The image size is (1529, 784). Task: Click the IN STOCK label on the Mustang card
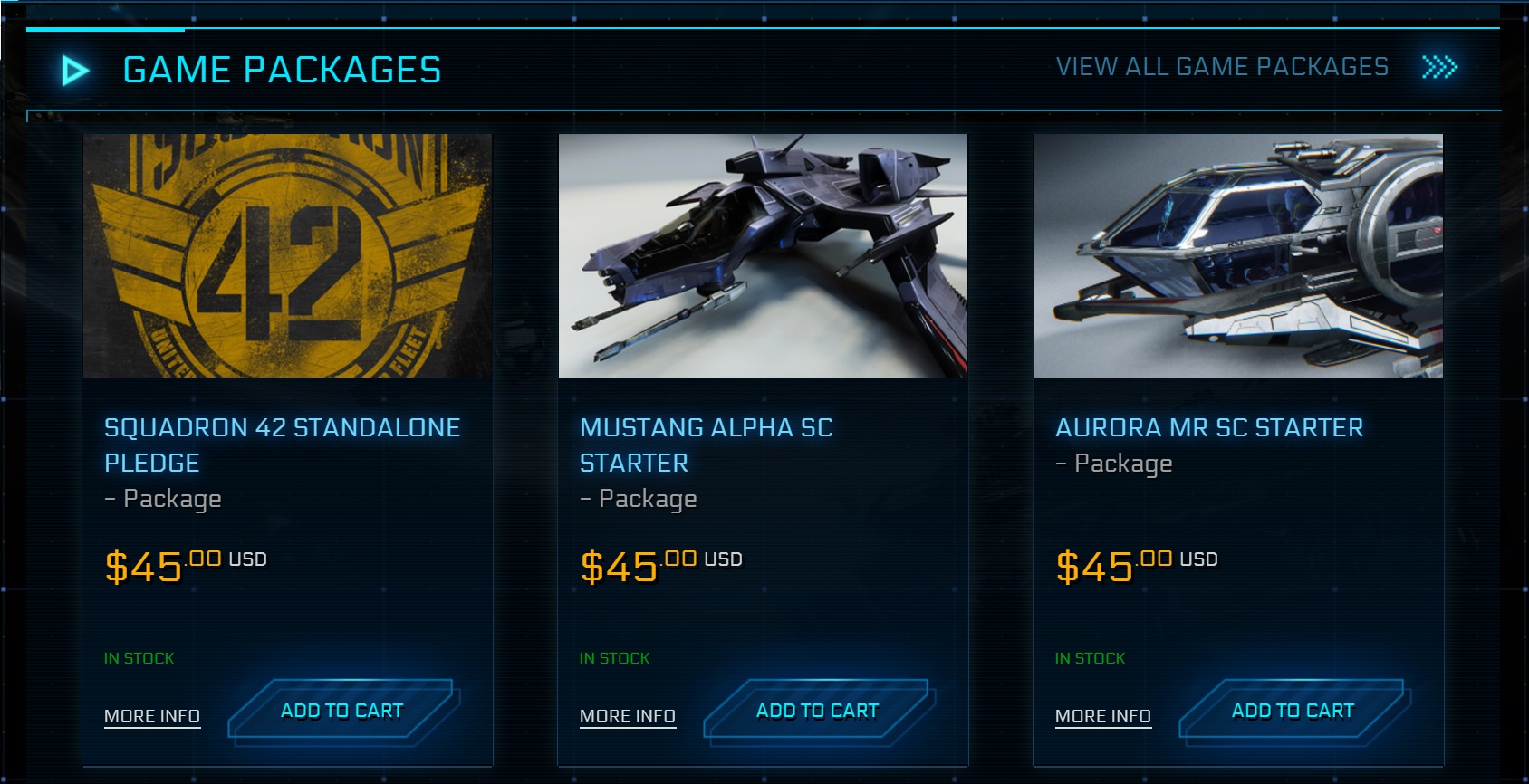tap(614, 658)
